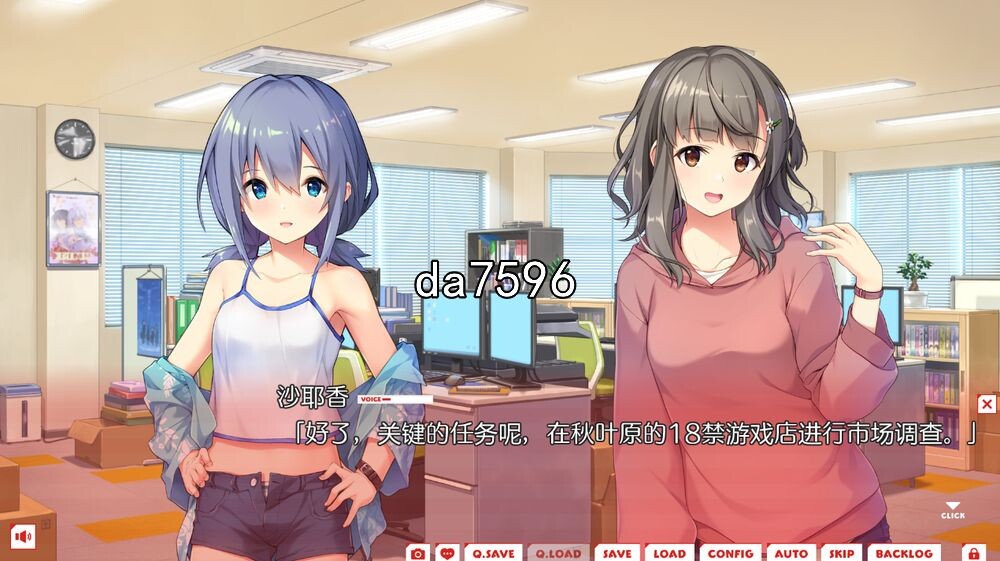Image resolution: width=1000 pixels, height=561 pixels.
Task: Toggle AUTO text advance mode
Action: click(791, 553)
